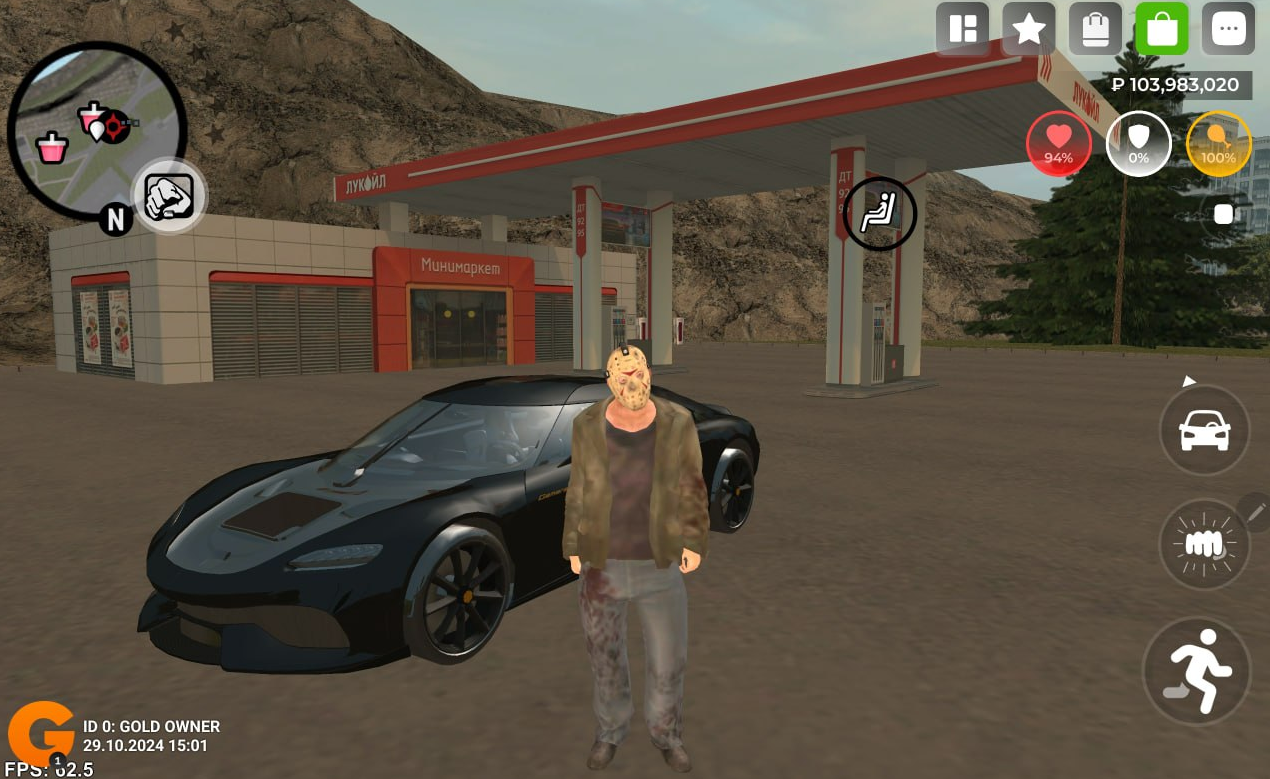Open the three-dots chat menu
This screenshot has height=779, width=1270.
pyautogui.click(x=1228, y=29)
